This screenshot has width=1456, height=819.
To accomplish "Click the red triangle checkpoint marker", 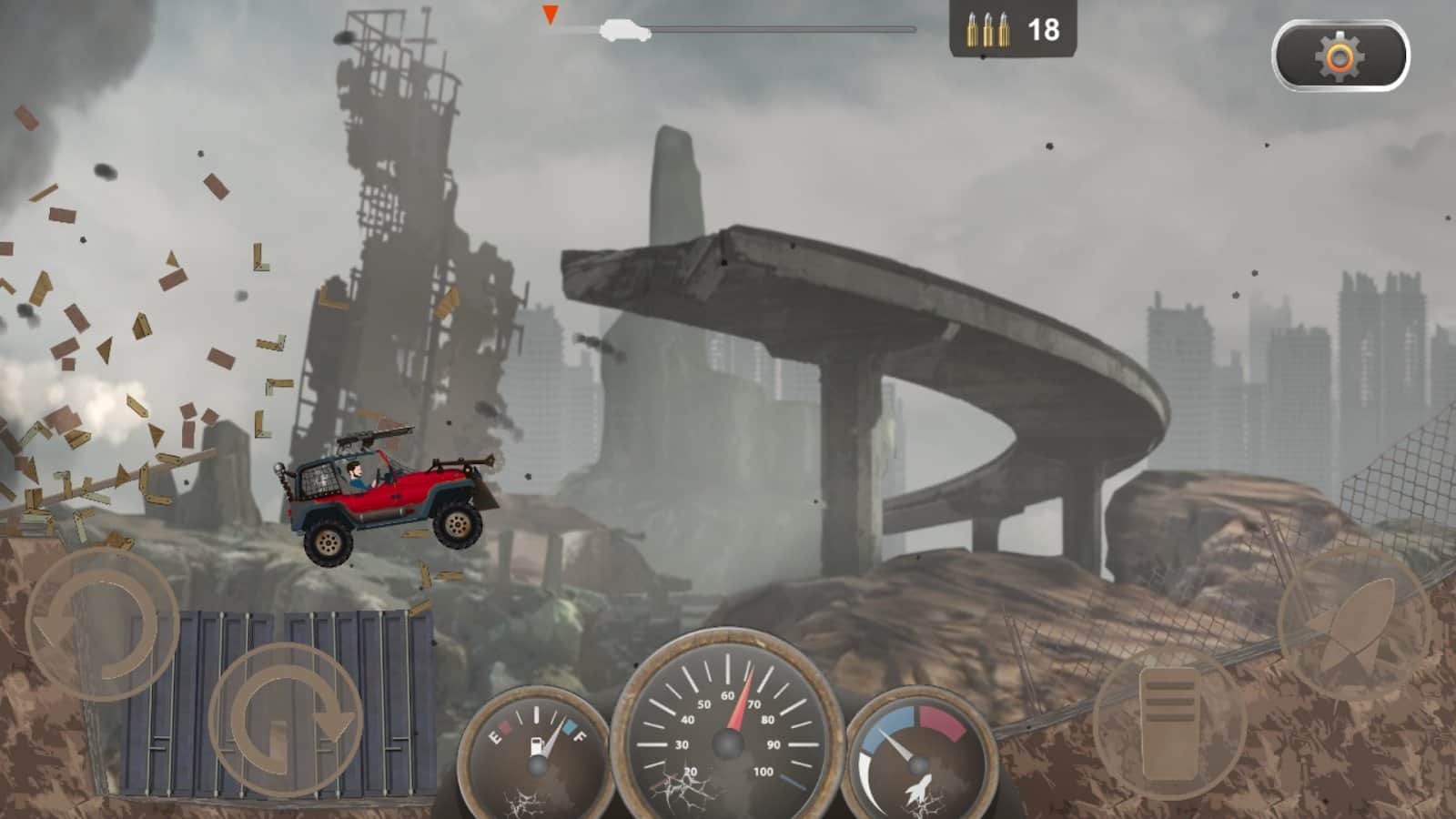I will coord(551,14).
